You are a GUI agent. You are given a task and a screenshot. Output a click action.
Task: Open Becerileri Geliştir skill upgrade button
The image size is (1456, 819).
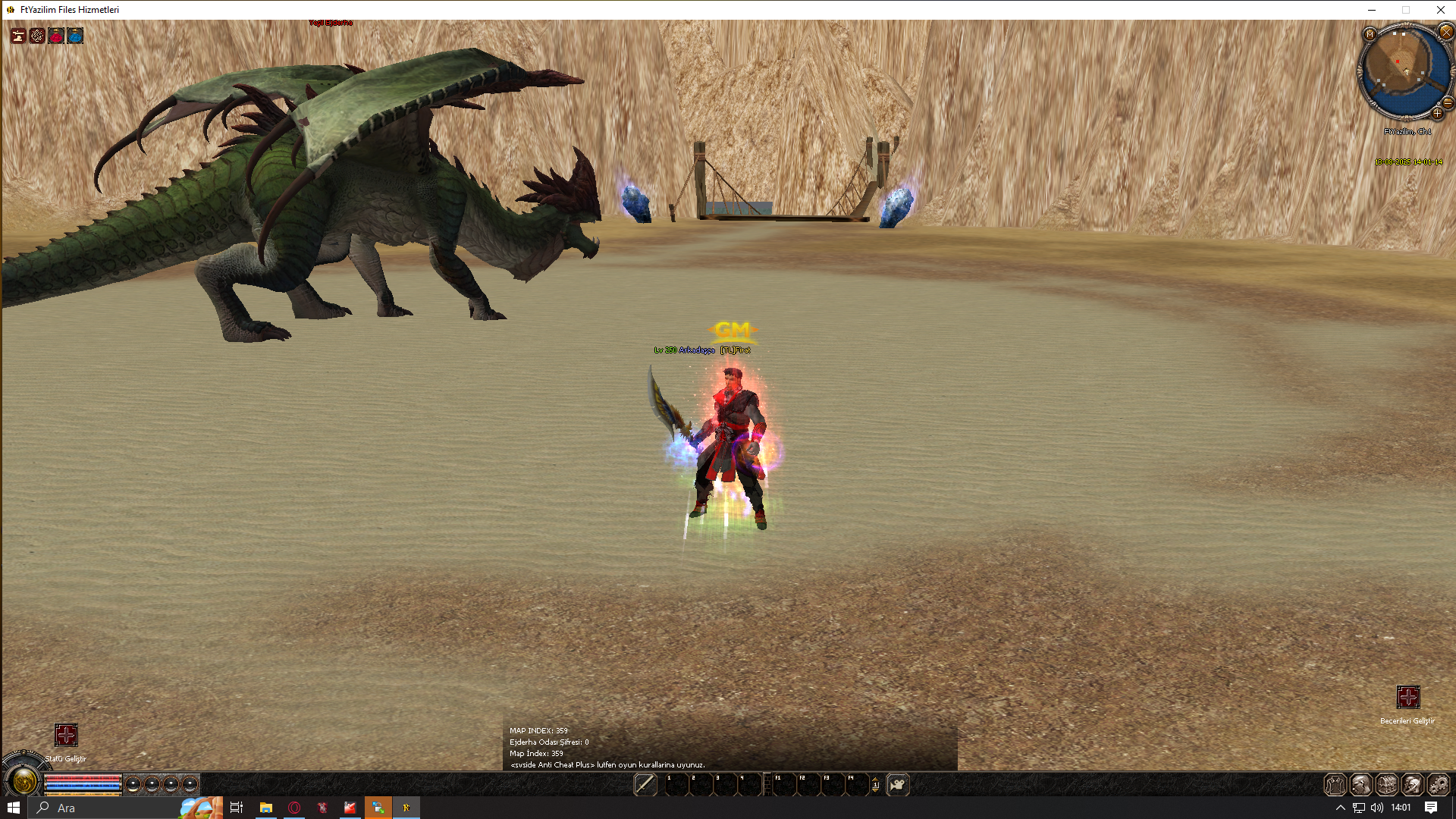[1407, 697]
